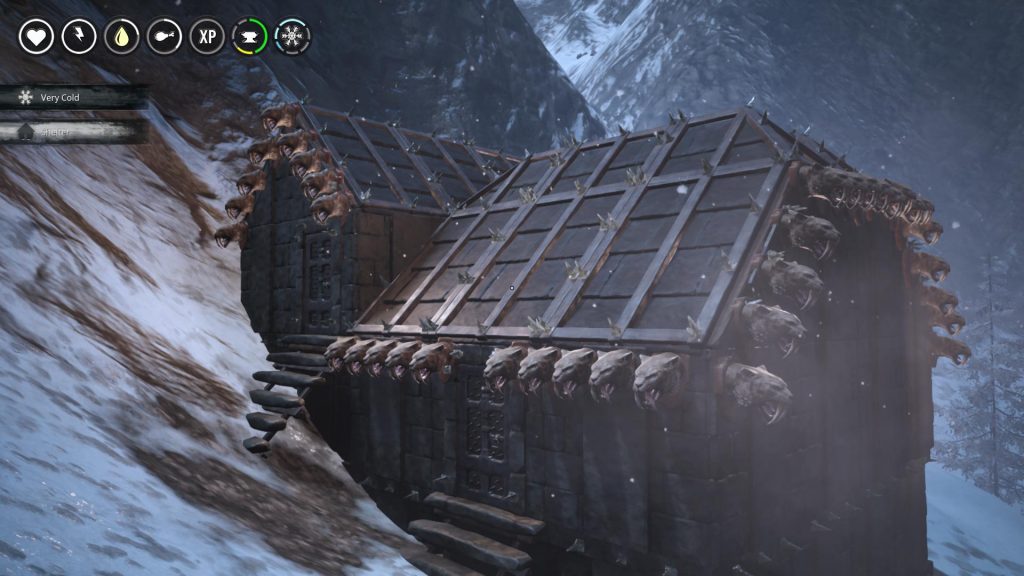The height and width of the screenshot is (576, 1024).
Task: Open the XP experience icon
Action: click(x=207, y=37)
